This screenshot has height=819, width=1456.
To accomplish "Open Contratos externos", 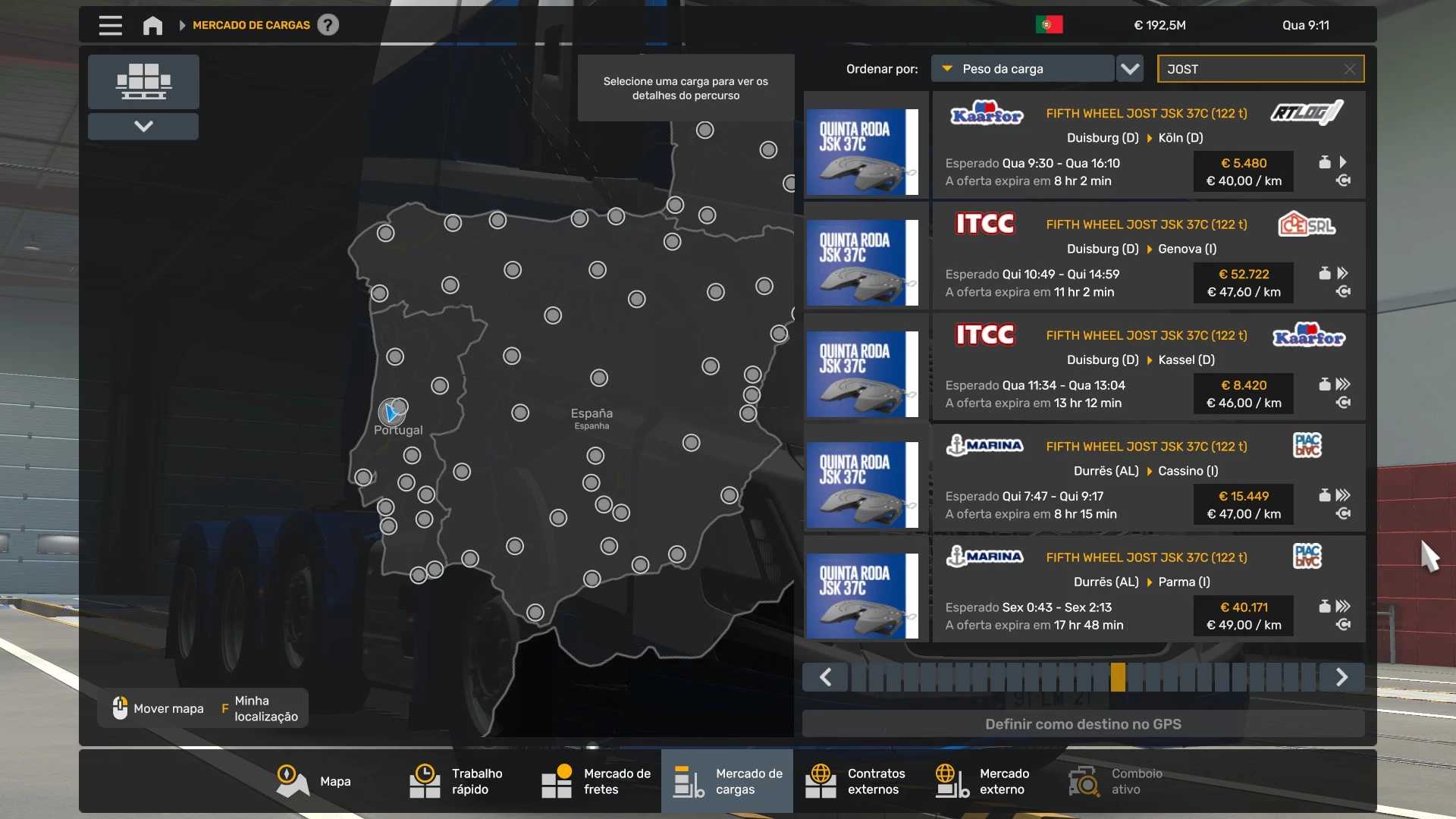I will tap(855, 781).
